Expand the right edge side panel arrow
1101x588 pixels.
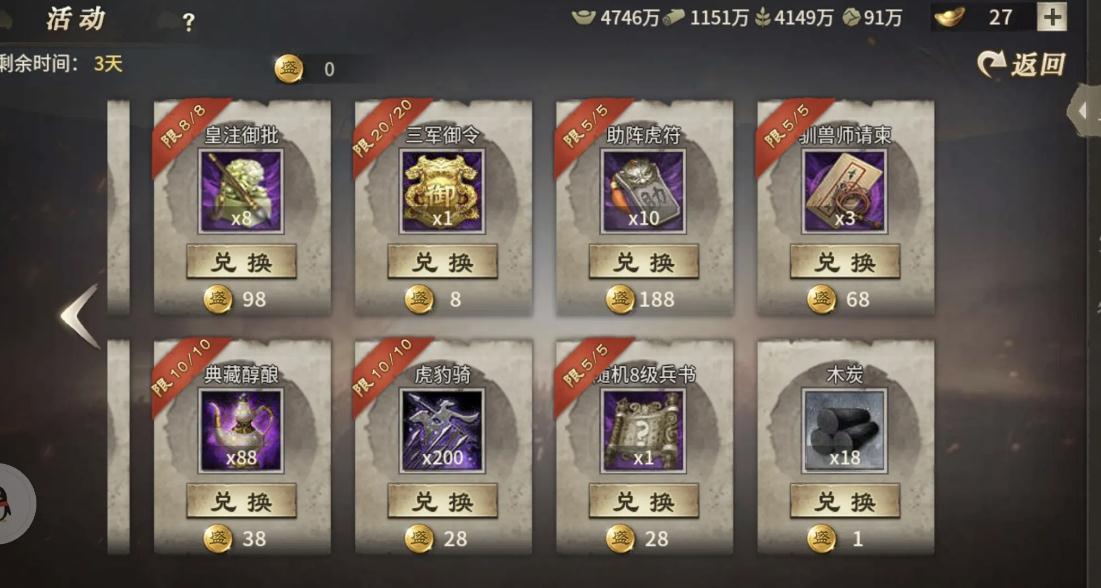click(x=1086, y=112)
